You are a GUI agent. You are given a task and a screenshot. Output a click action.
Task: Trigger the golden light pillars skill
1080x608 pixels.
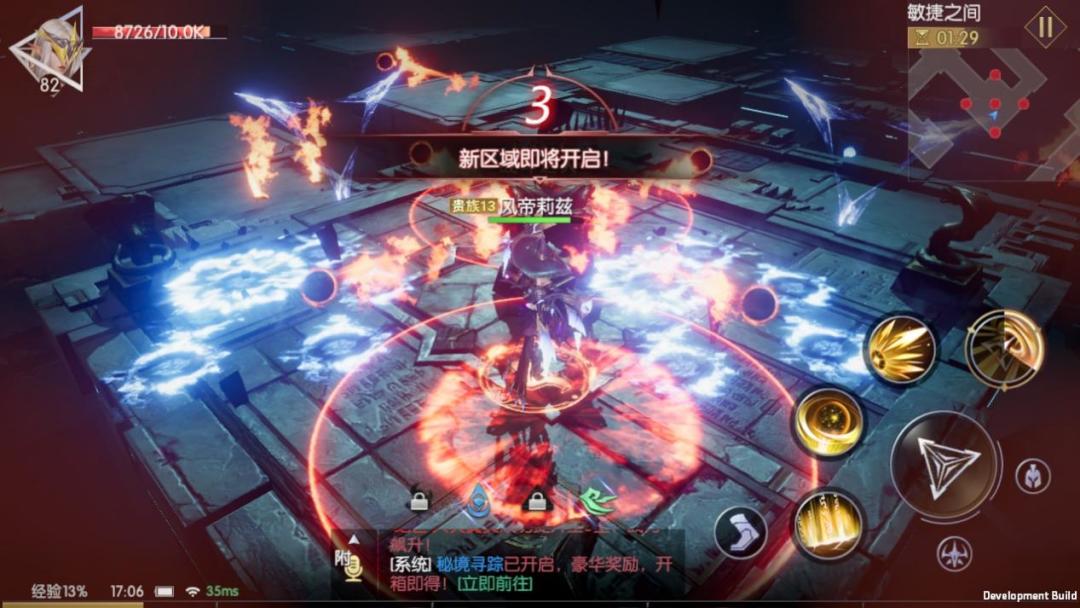(x=829, y=524)
